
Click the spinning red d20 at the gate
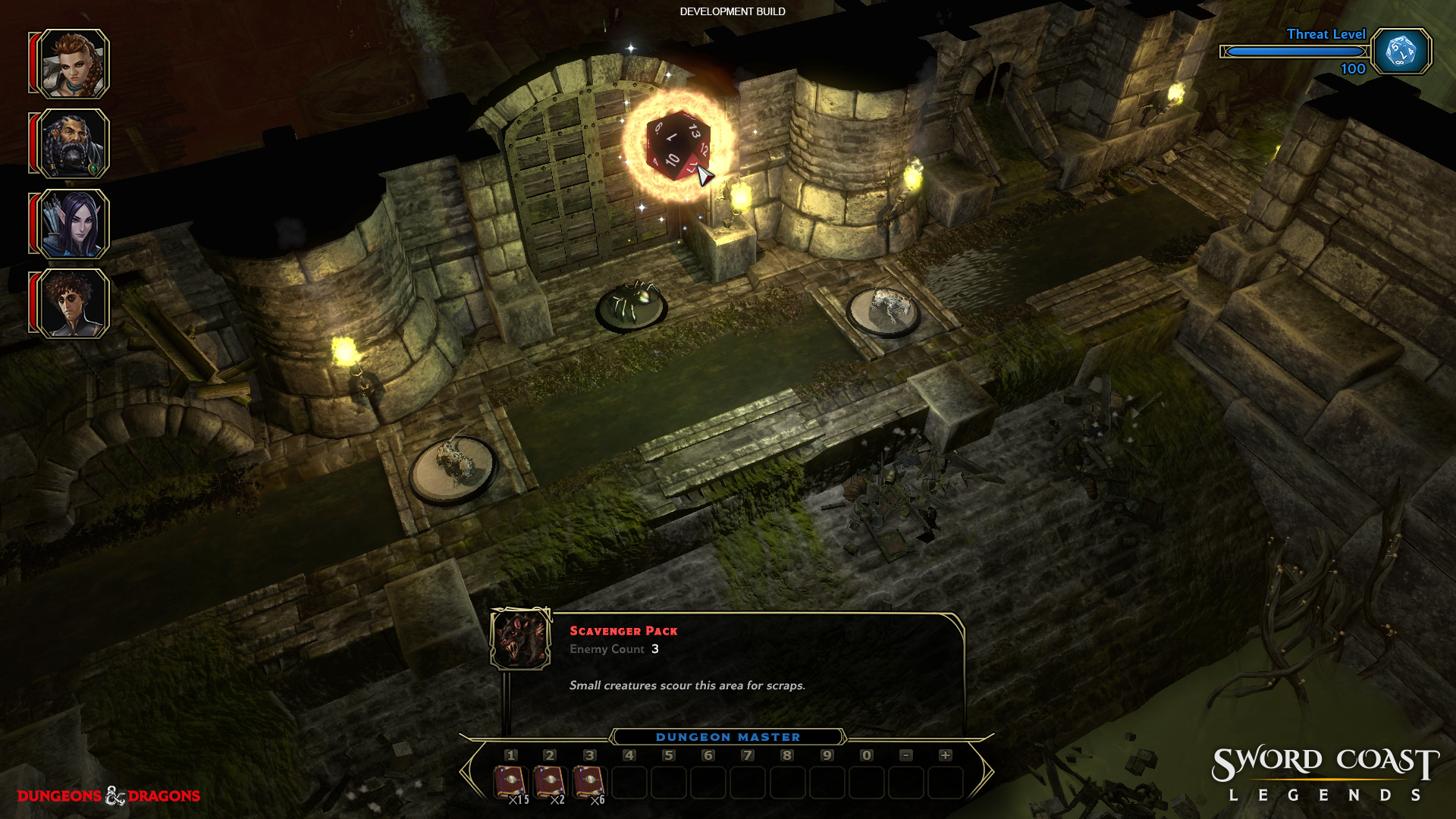pos(677,147)
